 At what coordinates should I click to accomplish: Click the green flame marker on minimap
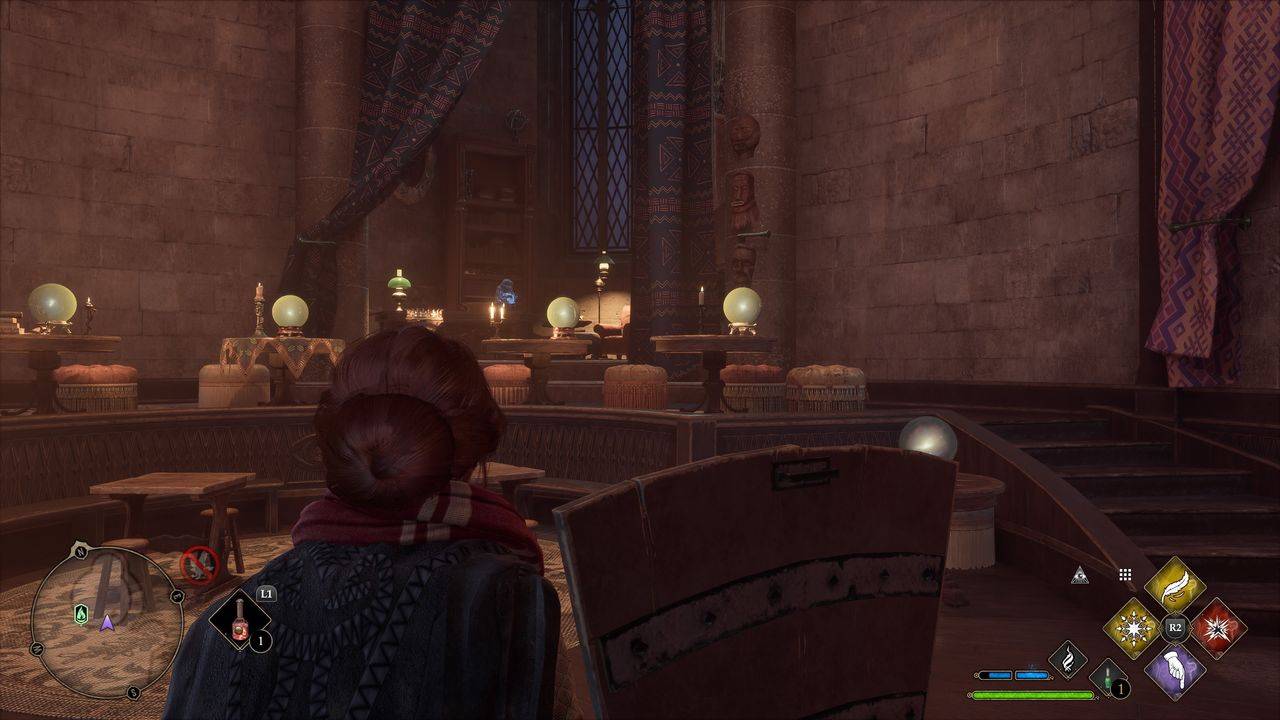(81, 614)
